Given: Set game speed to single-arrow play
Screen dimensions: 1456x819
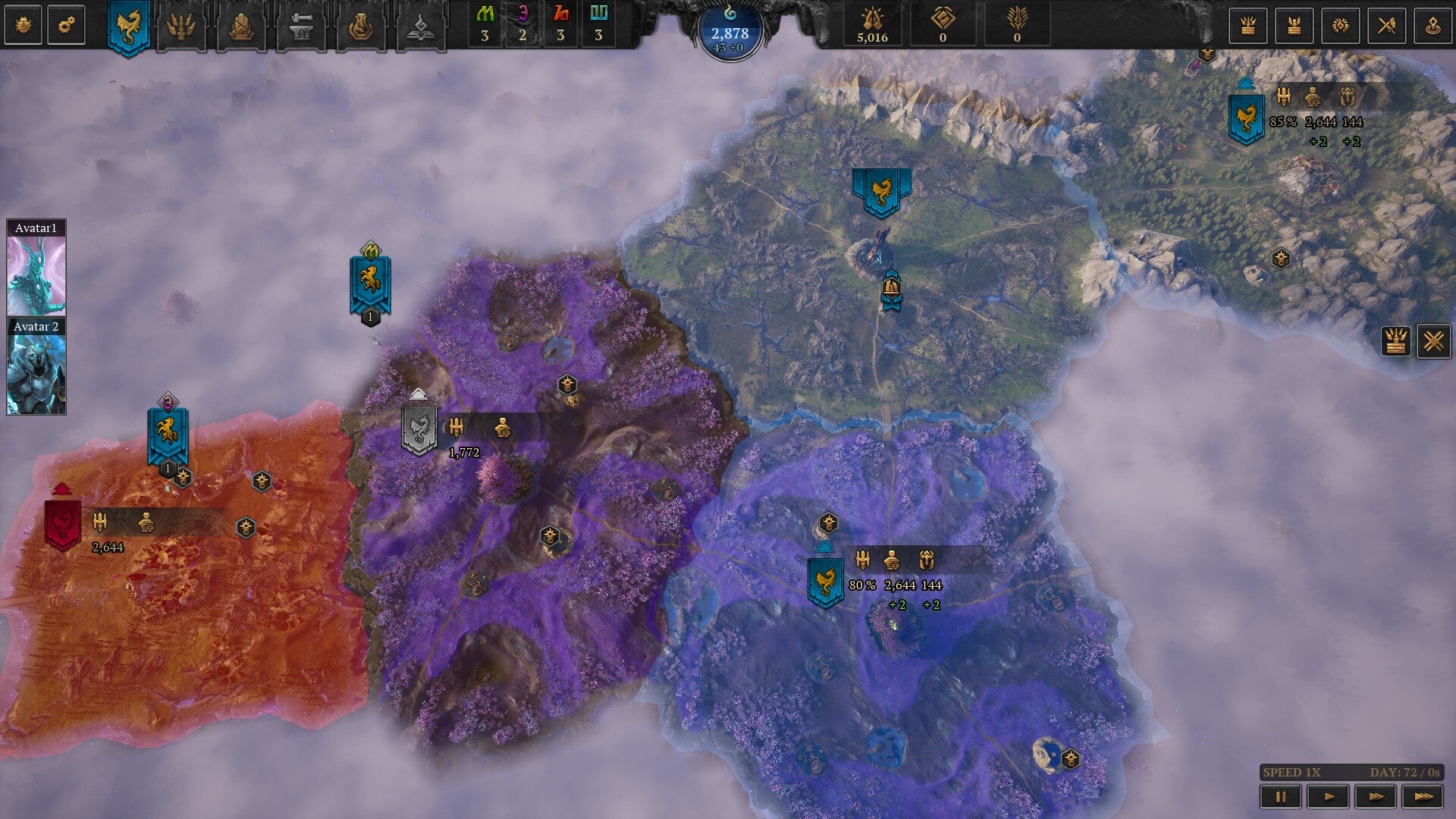Looking at the screenshot, I should point(1329,796).
